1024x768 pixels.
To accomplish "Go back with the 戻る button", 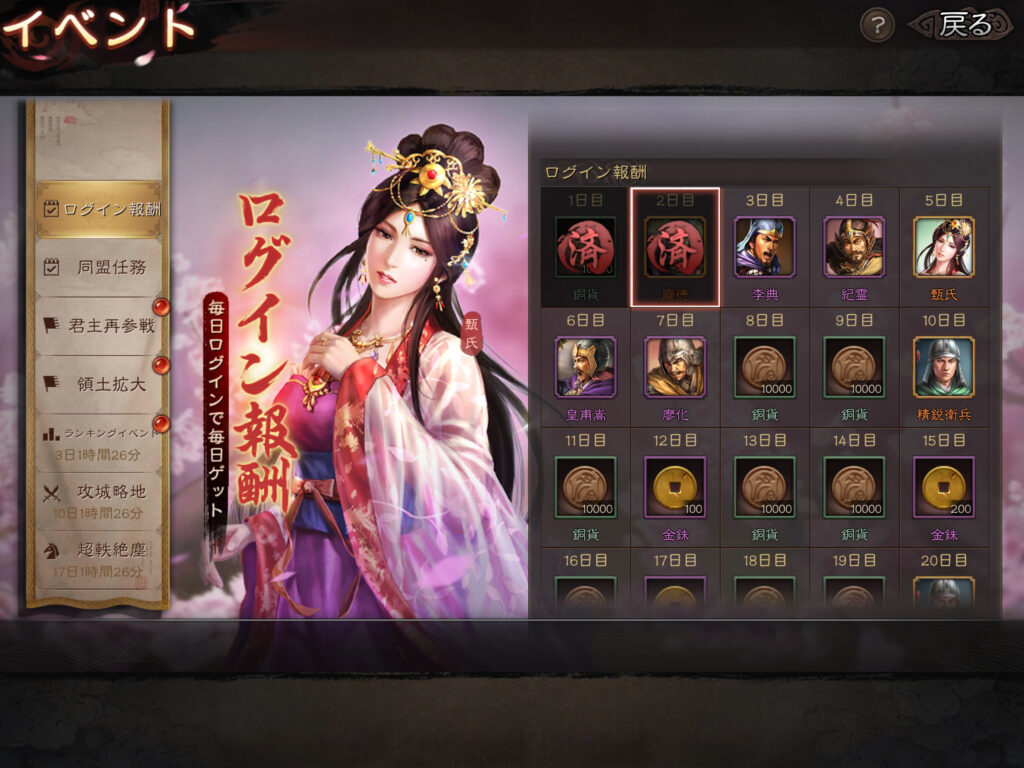I will pyautogui.click(x=962, y=26).
